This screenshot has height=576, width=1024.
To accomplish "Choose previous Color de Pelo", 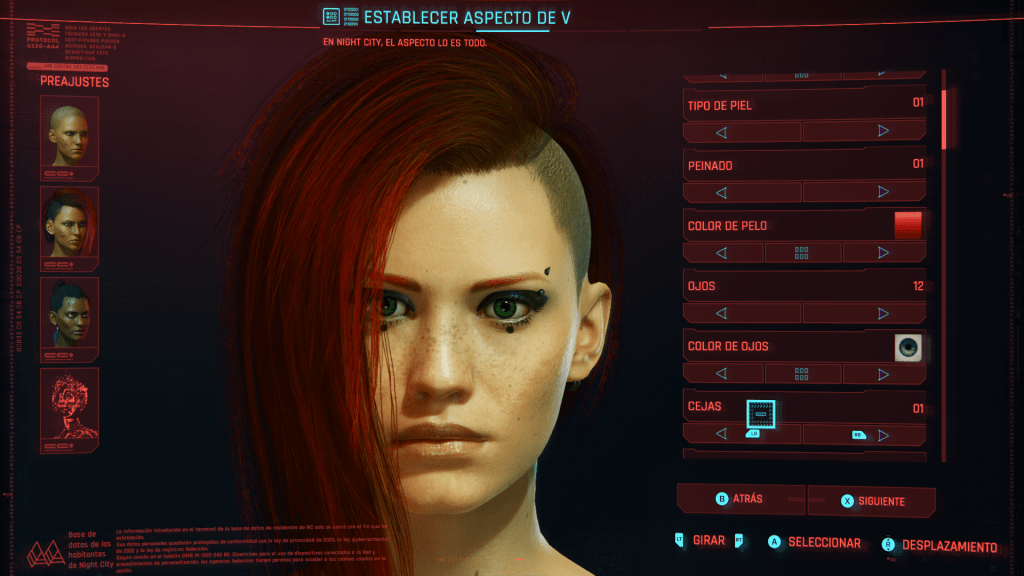I will (721, 253).
